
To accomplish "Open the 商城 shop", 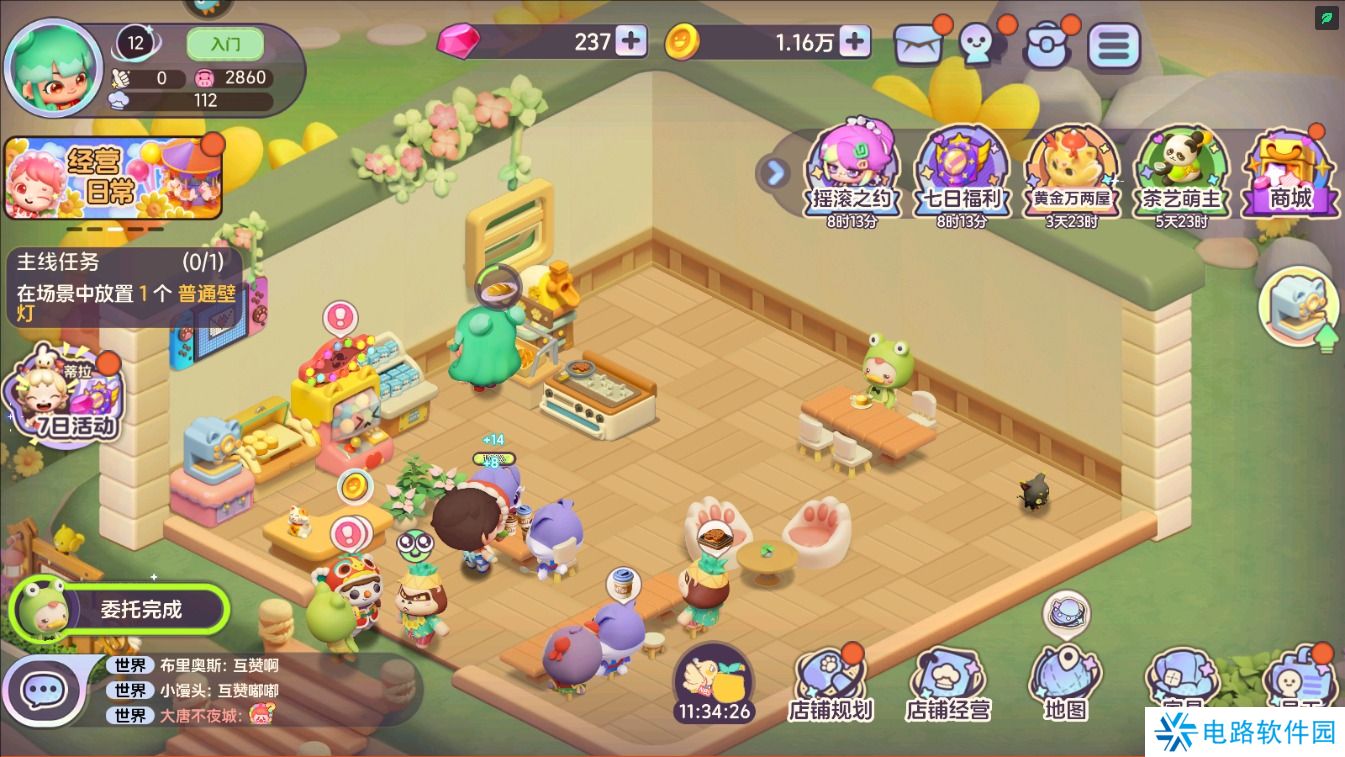I will [x=1290, y=172].
